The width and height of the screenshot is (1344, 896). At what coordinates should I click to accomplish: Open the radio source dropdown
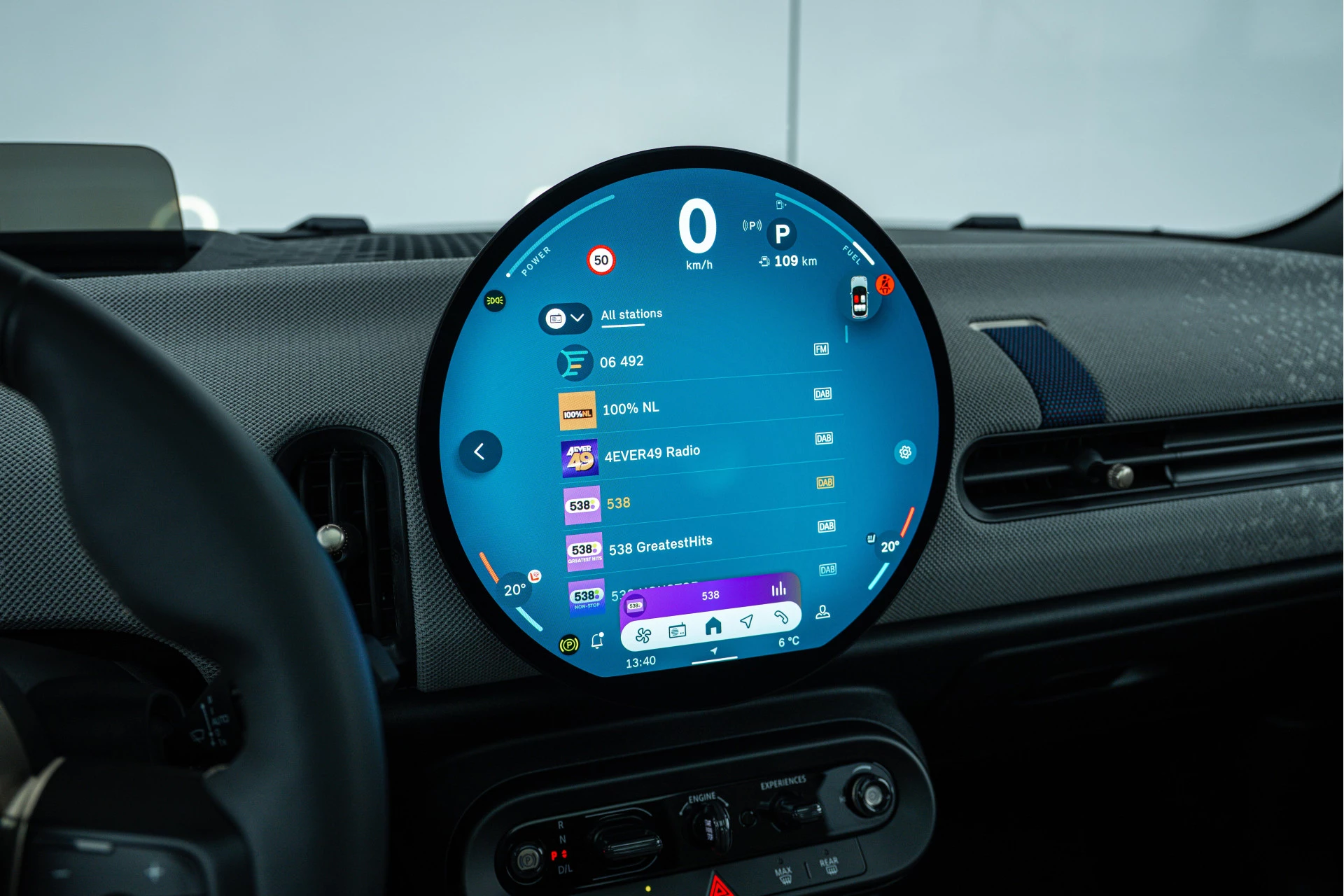(565, 318)
